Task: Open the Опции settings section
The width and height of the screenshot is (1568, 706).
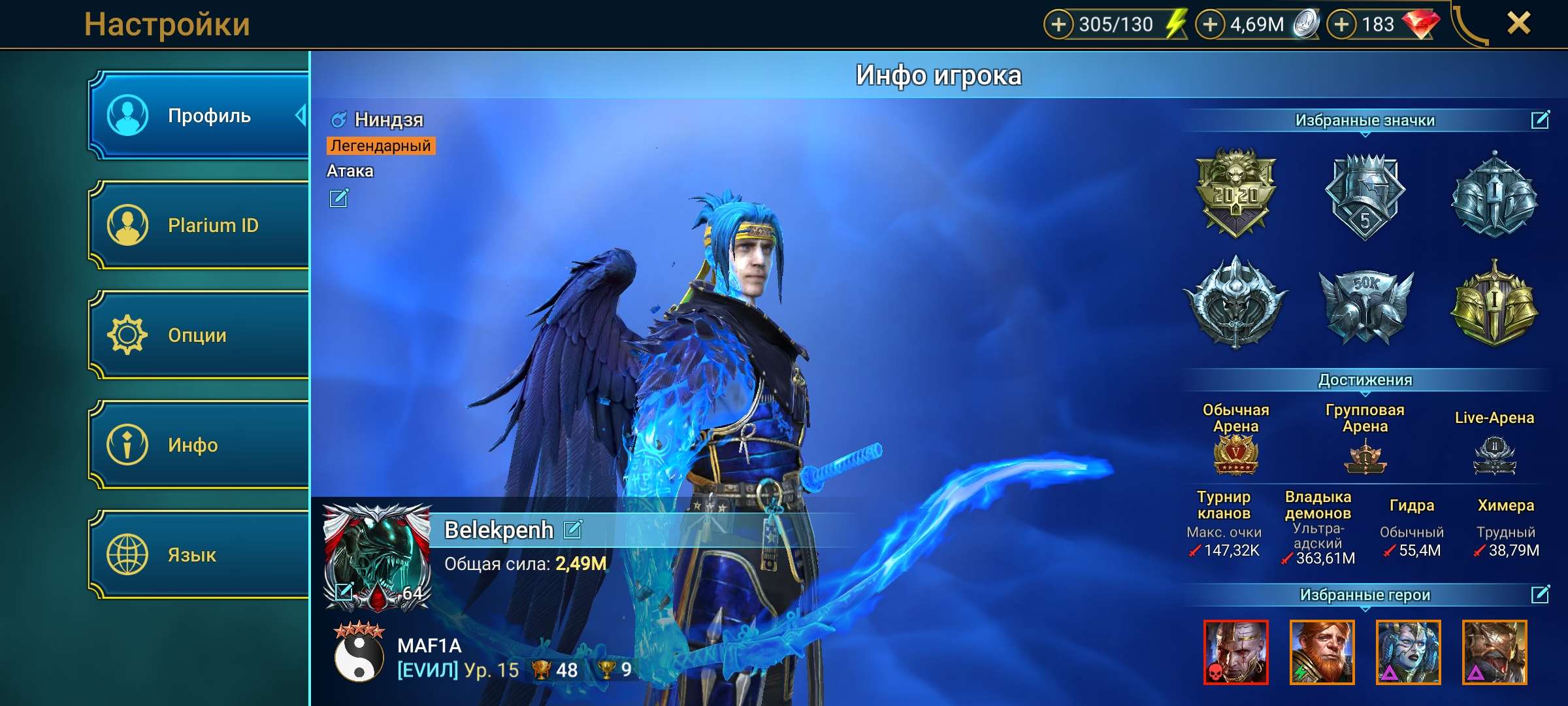Action: tap(199, 335)
